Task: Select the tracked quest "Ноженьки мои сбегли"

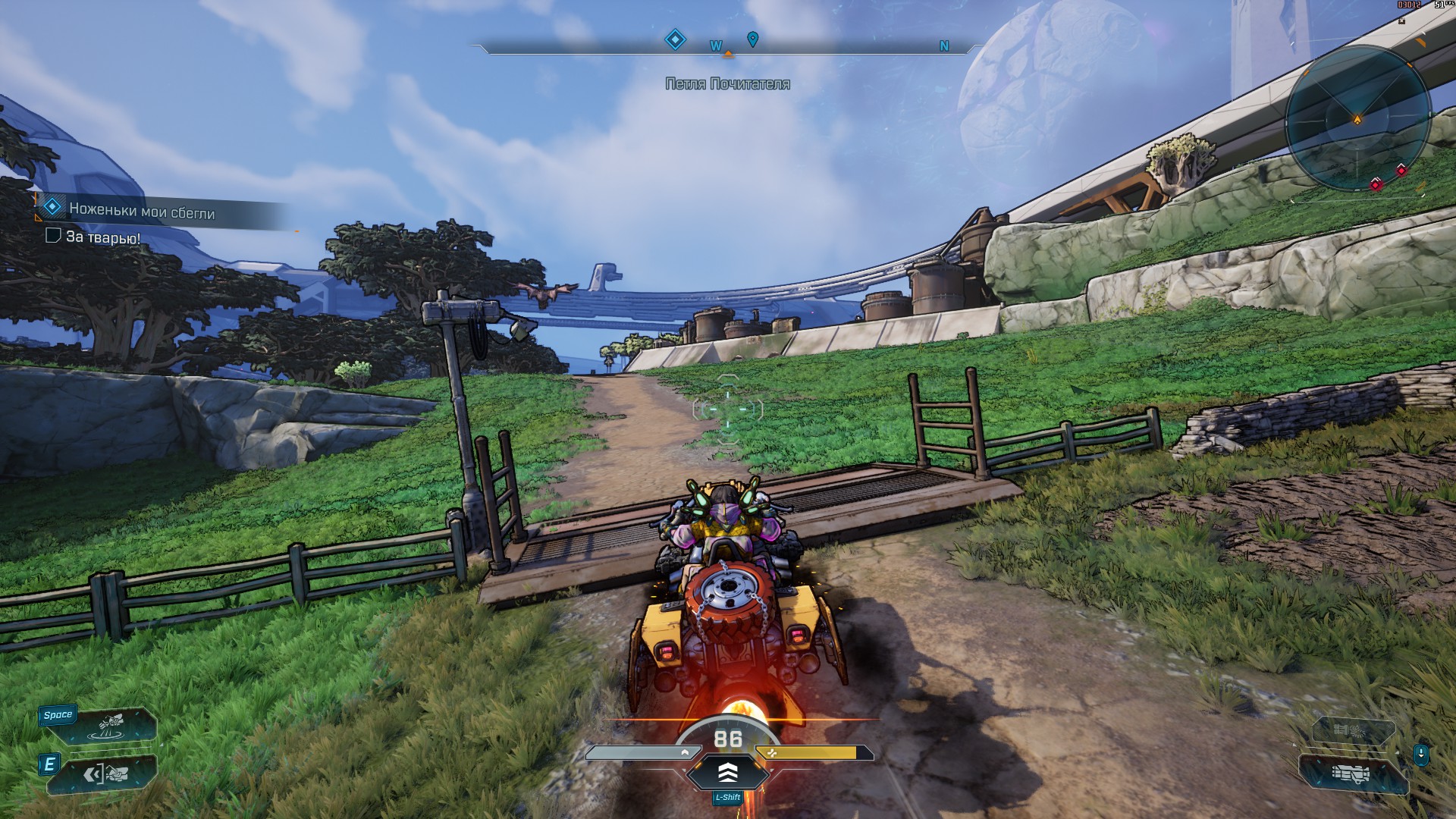Action: [142, 212]
